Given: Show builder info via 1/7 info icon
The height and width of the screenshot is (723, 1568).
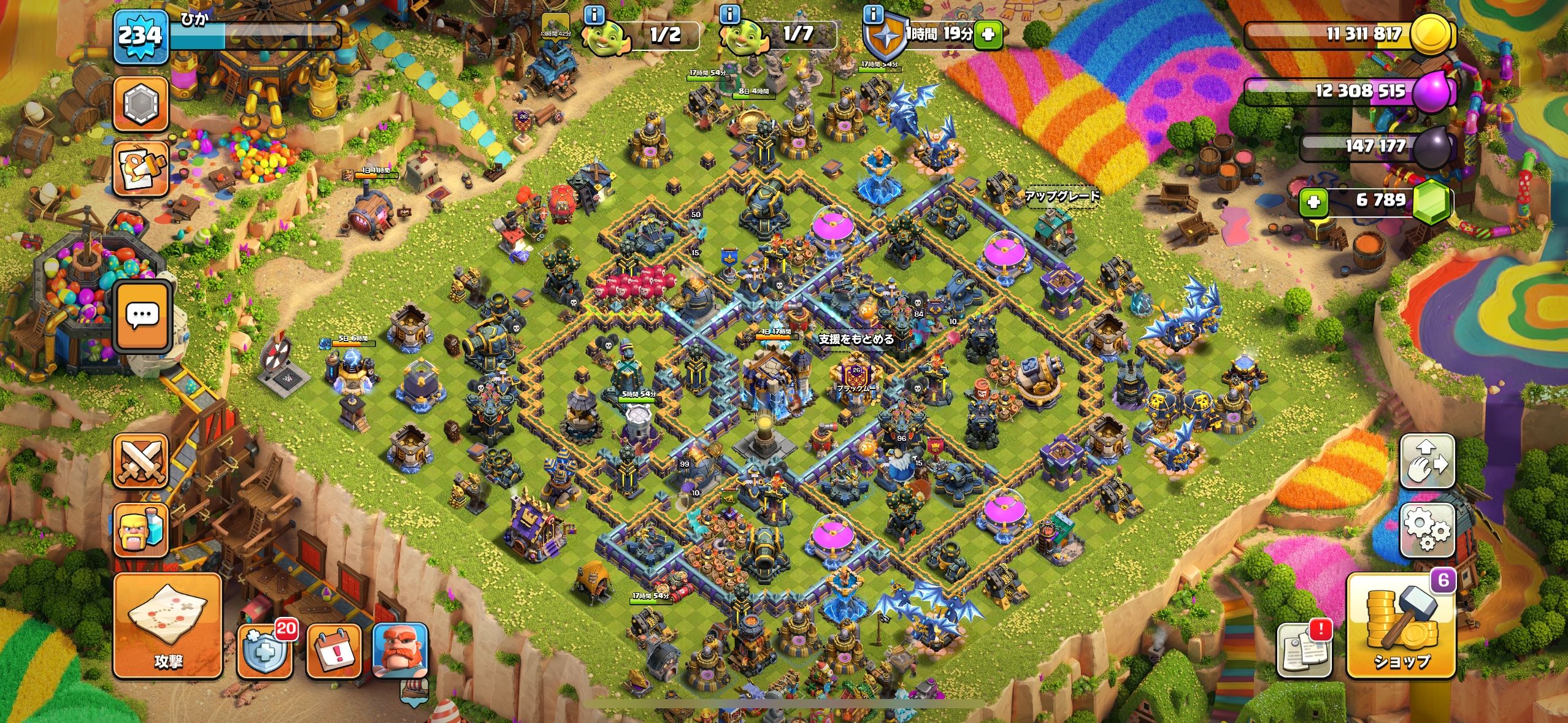Looking at the screenshot, I should click(x=729, y=14).
